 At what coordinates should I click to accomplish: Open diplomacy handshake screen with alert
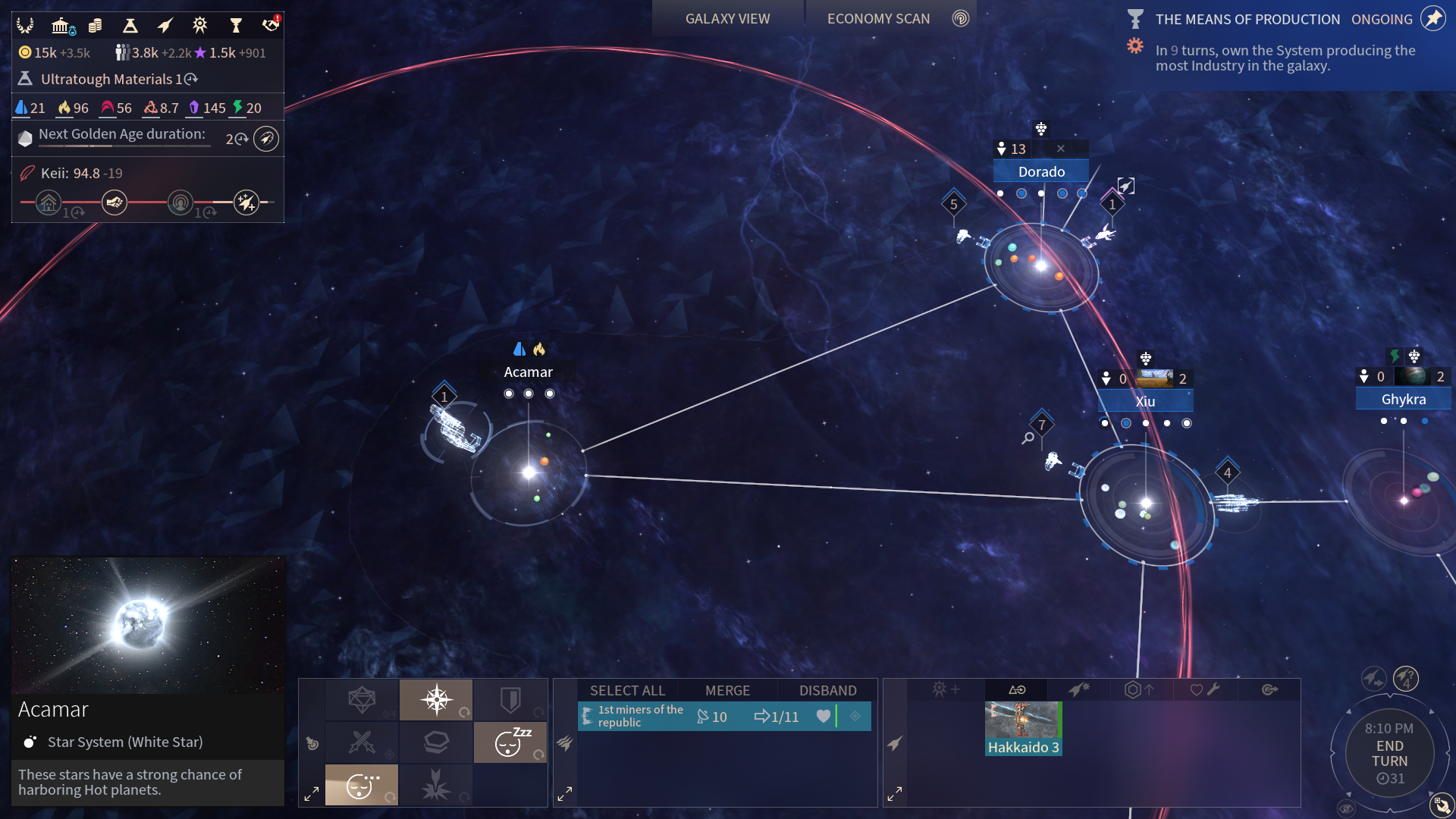[271, 25]
